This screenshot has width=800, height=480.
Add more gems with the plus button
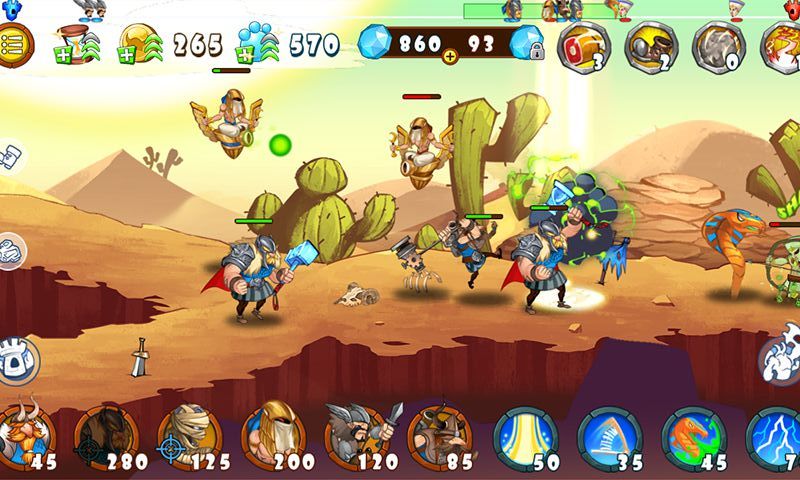tap(449, 57)
